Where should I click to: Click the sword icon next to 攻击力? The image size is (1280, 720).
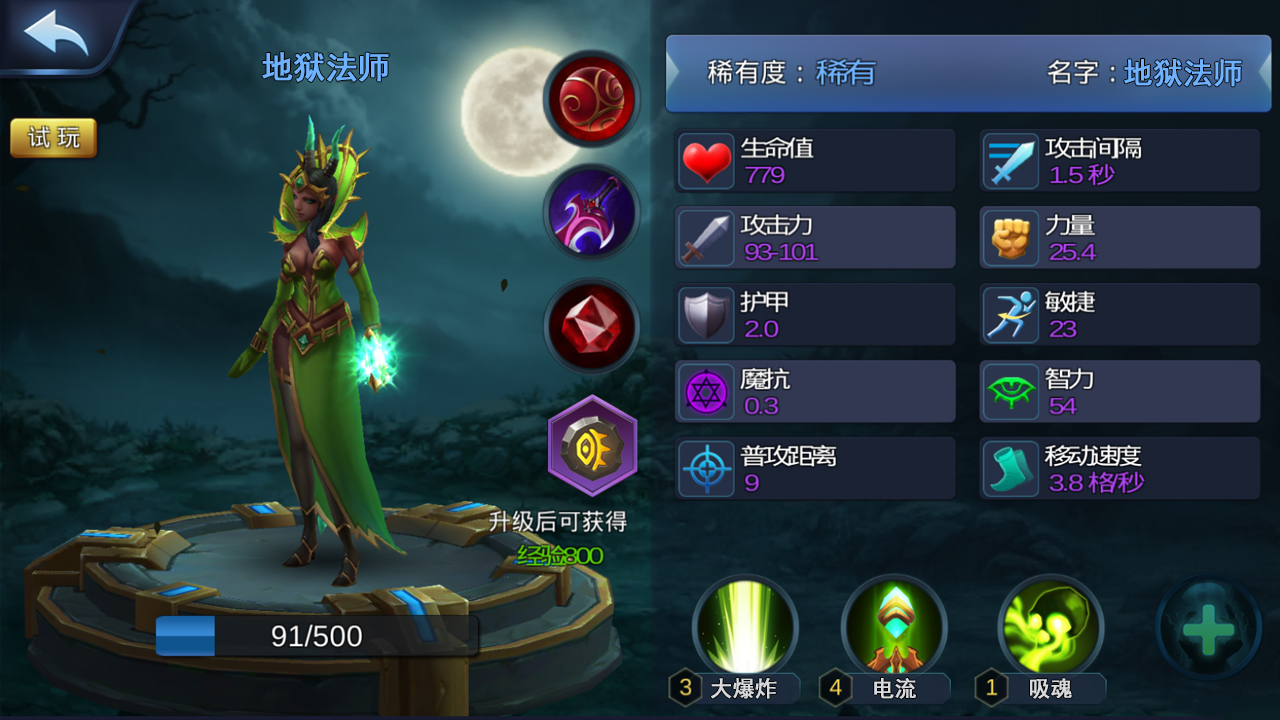tap(706, 237)
